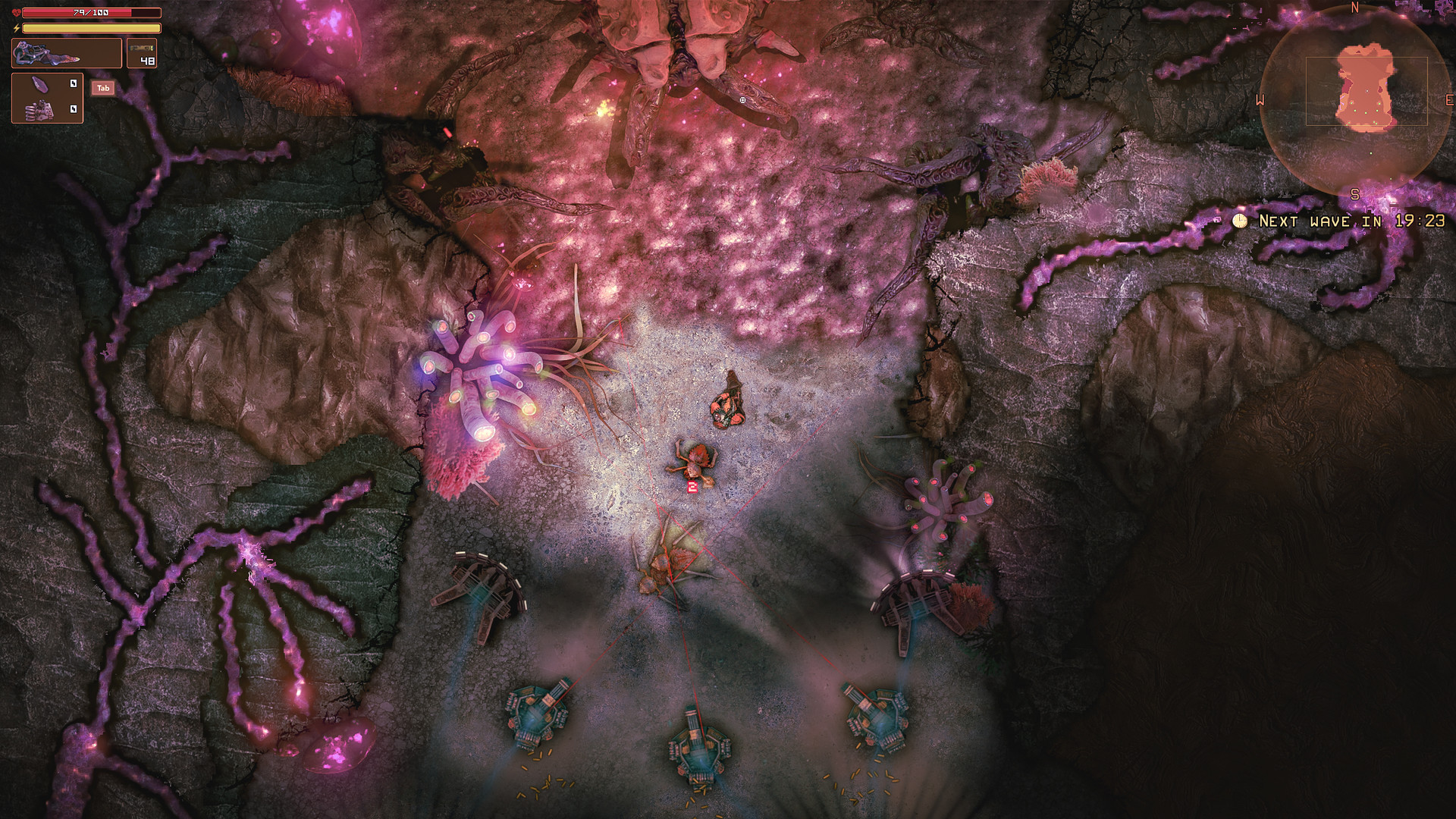The height and width of the screenshot is (819, 1456).
Task: Select the mechanical scrap parts resource
Action: [39, 109]
